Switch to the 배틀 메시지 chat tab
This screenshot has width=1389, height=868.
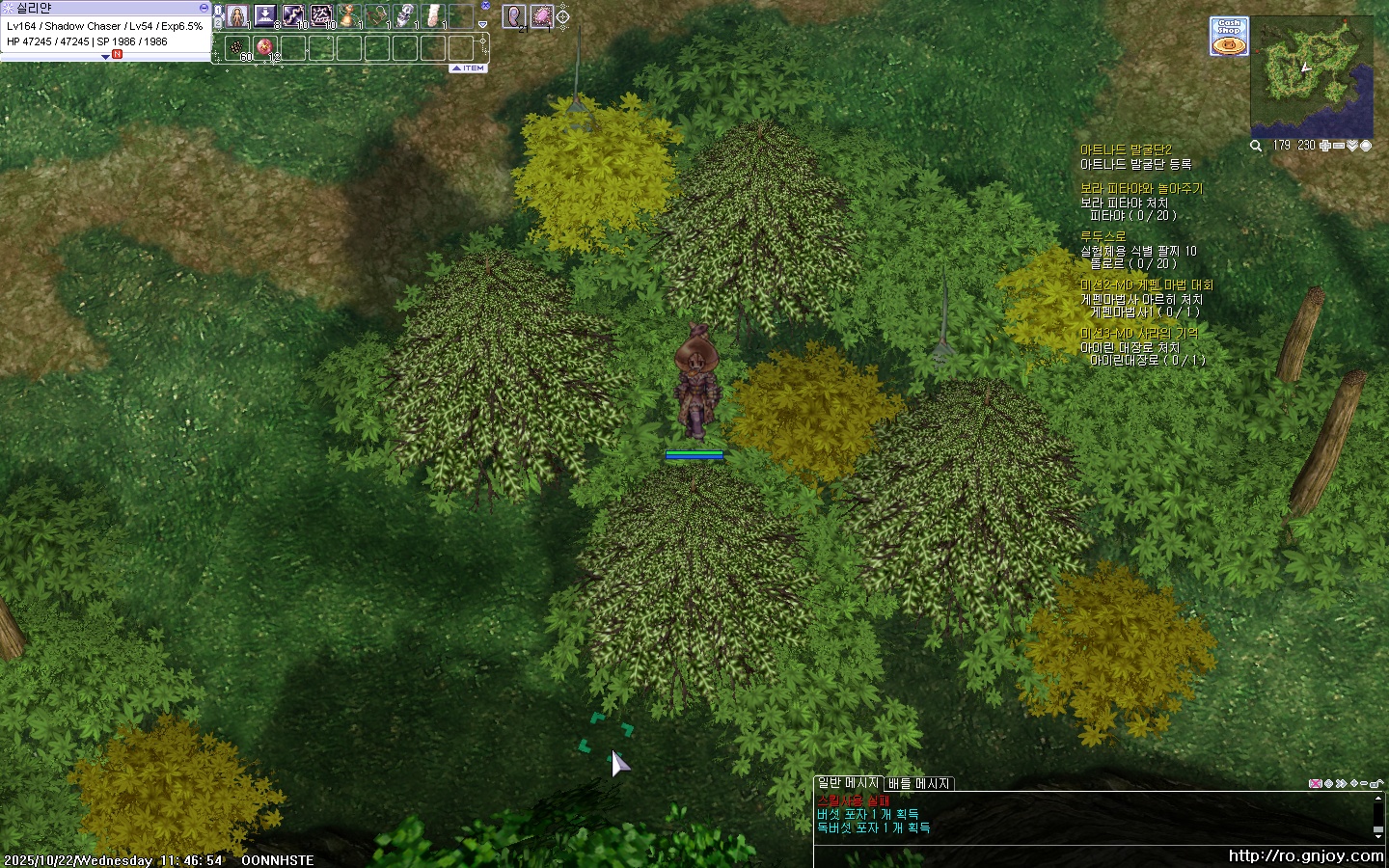[918, 783]
